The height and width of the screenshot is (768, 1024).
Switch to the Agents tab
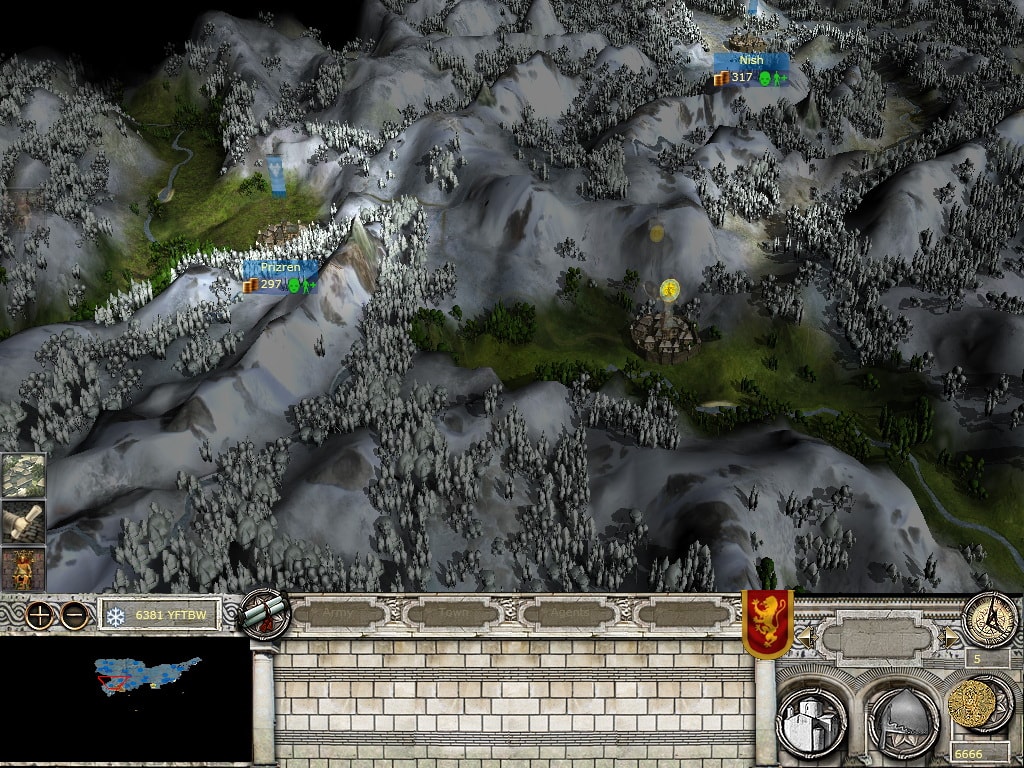point(570,613)
